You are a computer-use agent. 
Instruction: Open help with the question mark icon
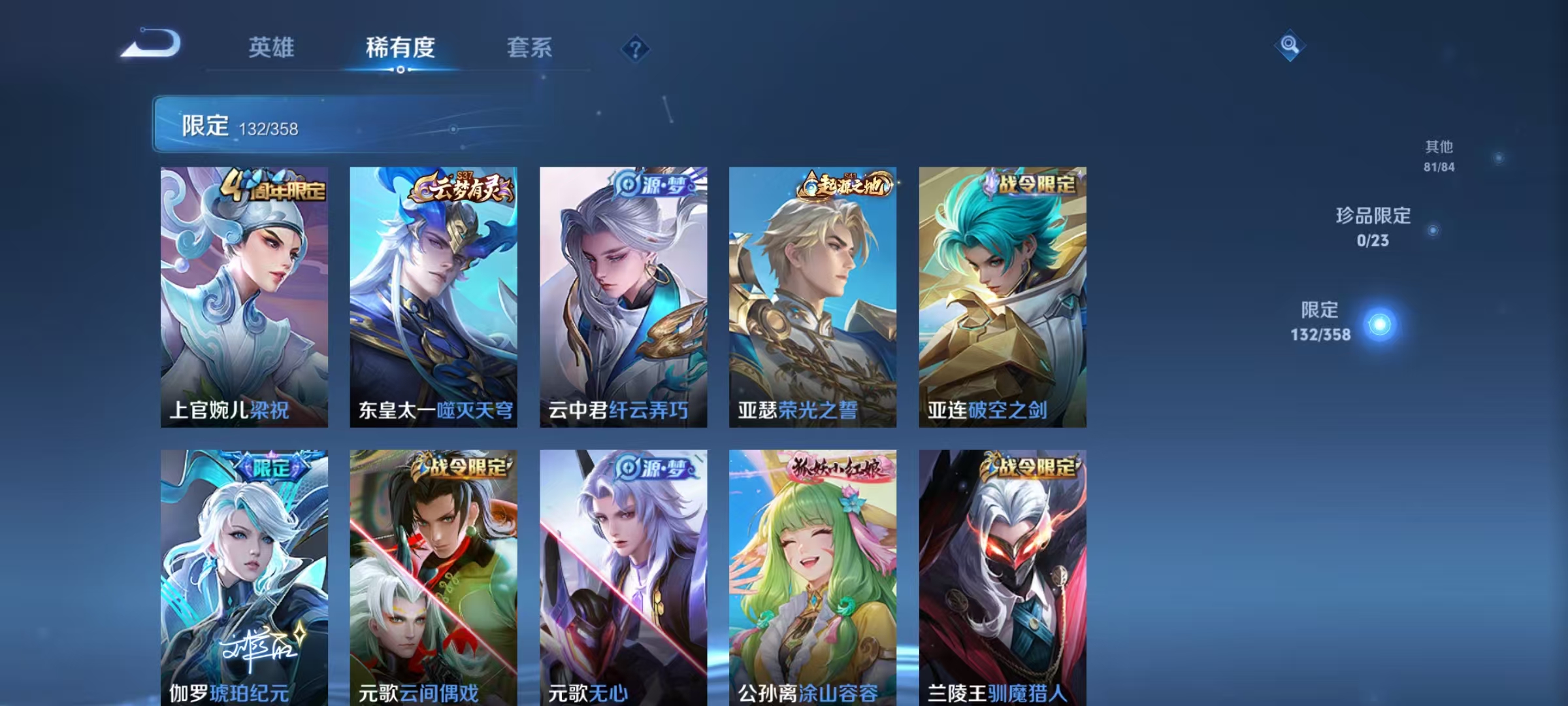point(634,47)
